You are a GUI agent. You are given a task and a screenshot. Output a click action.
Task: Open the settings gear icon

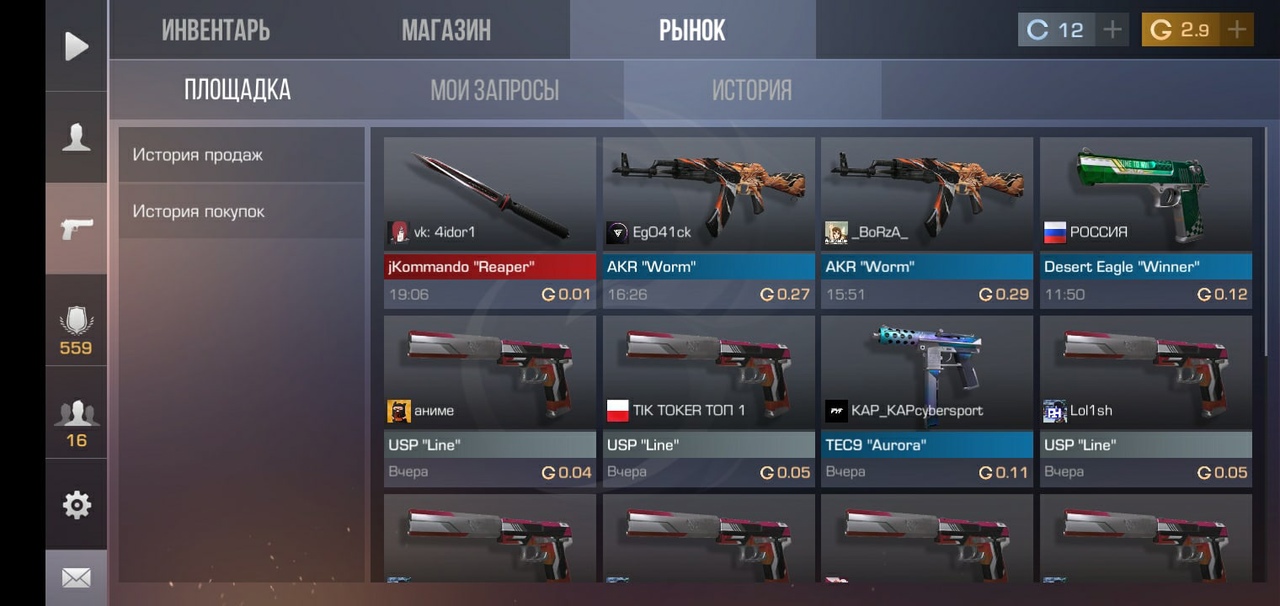click(76, 505)
